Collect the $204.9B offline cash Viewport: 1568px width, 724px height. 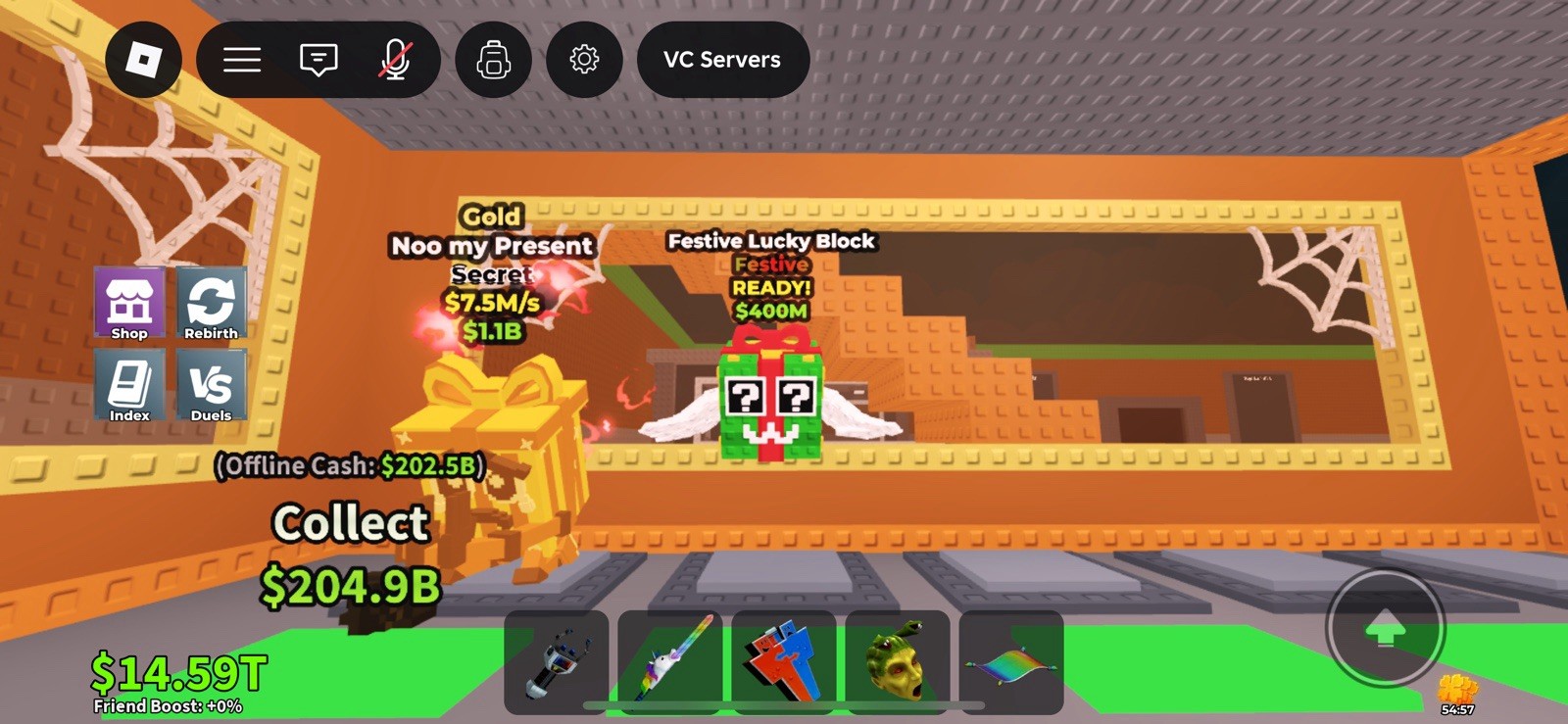point(349,524)
